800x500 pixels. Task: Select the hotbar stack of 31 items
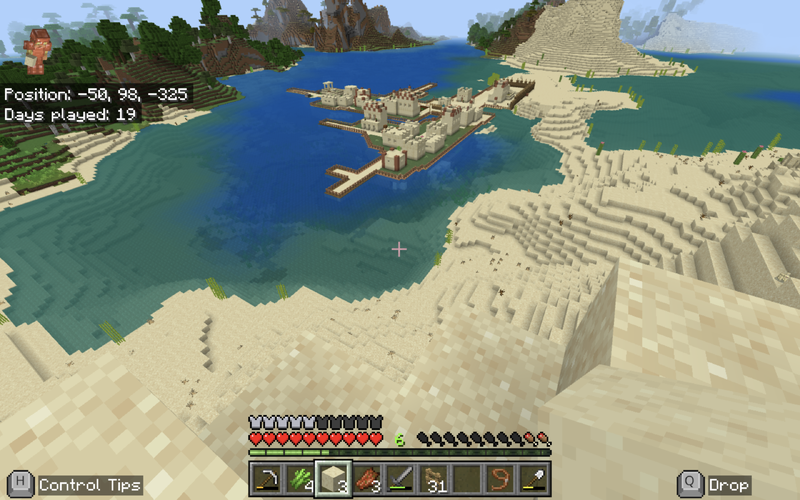pyautogui.click(x=435, y=479)
